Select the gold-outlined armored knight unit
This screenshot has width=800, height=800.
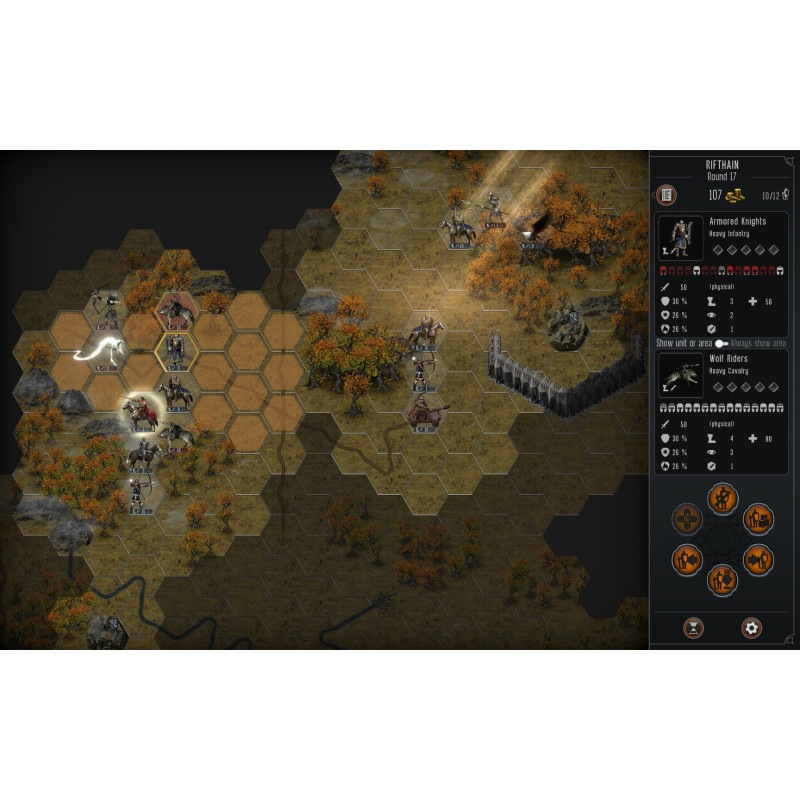click(x=176, y=349)
